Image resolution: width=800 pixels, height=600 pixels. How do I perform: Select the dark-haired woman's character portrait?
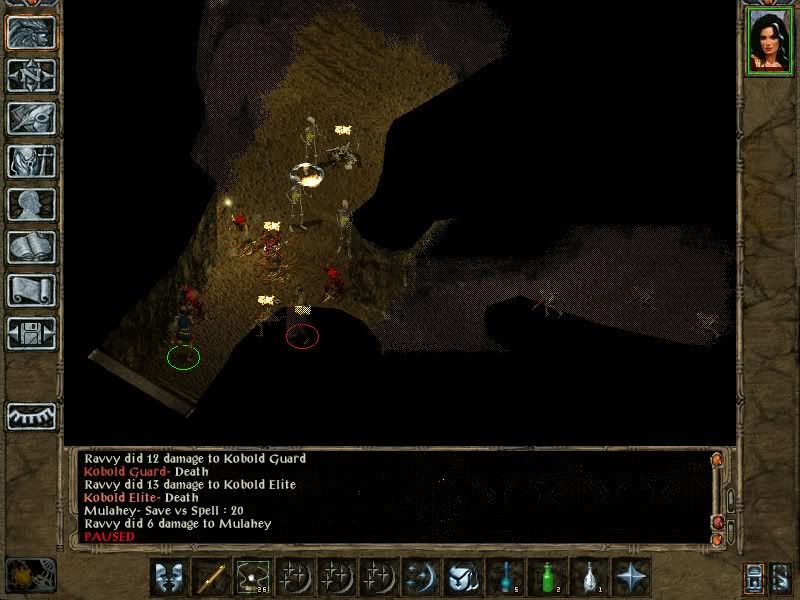(770, 41)
